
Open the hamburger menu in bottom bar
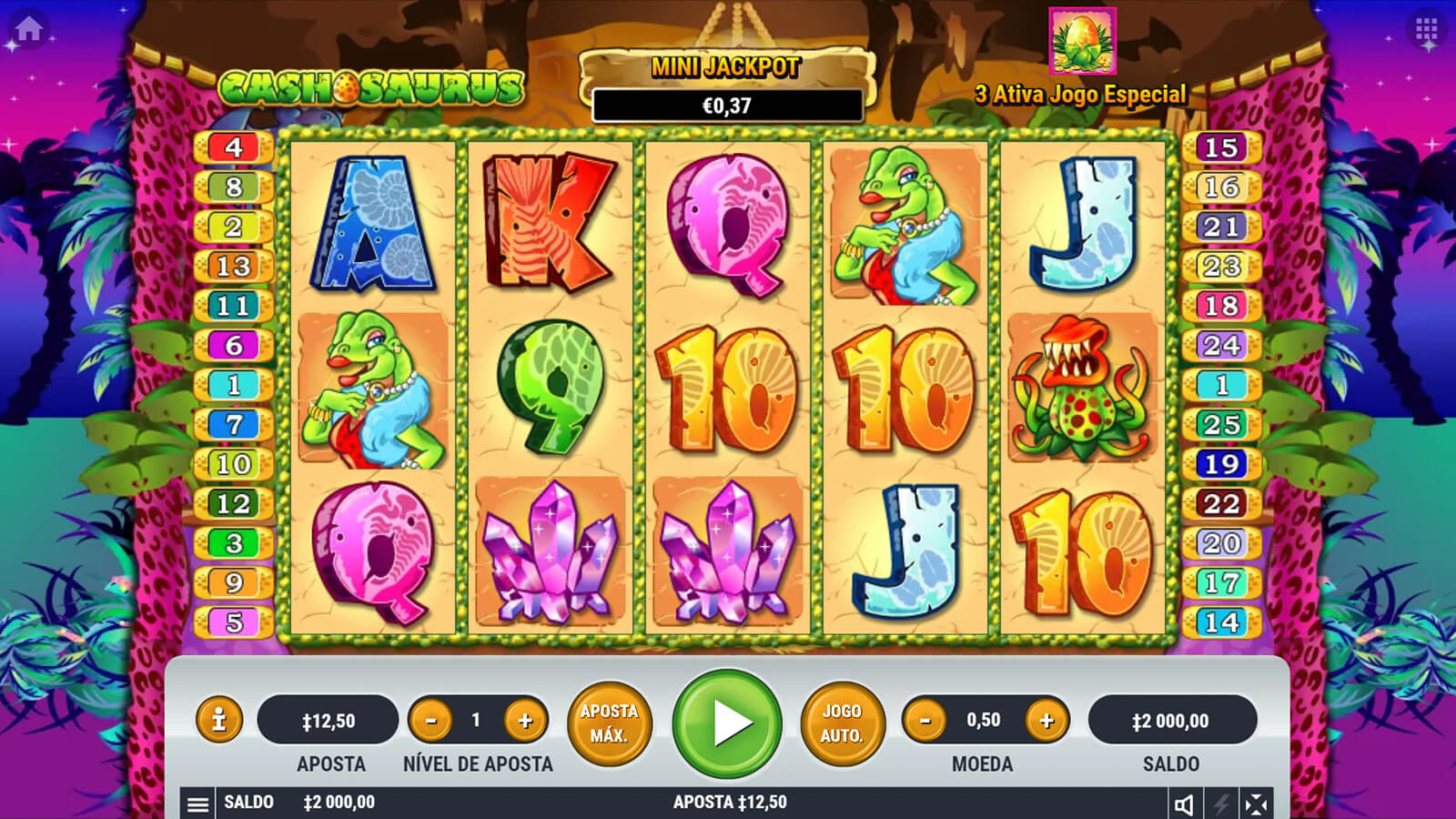(x=197, y=804)
